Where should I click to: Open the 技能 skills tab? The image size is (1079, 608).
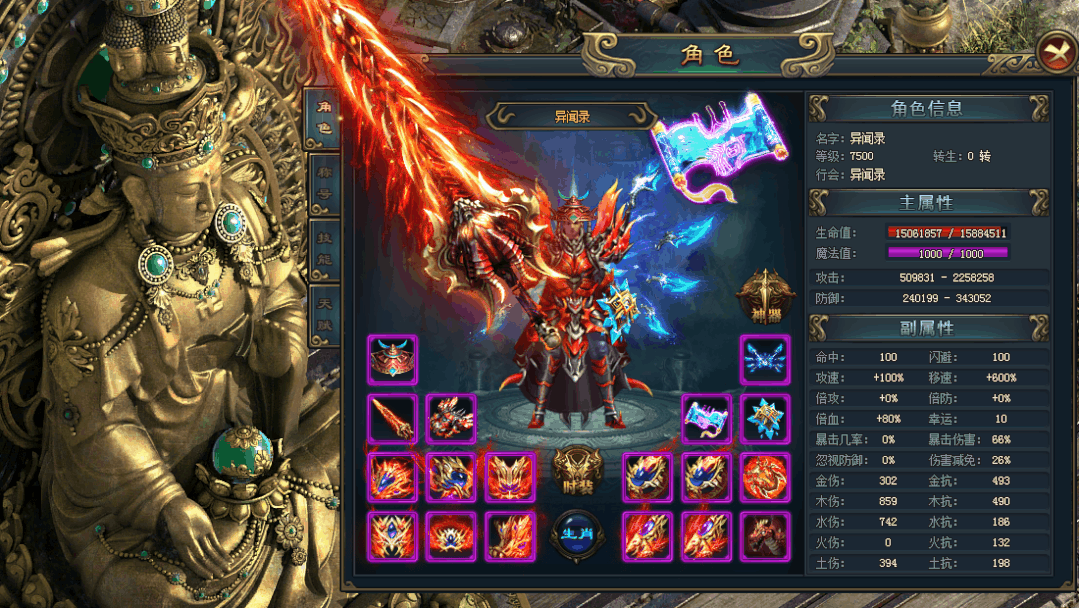pyautogui.click(x=323, y=247)
